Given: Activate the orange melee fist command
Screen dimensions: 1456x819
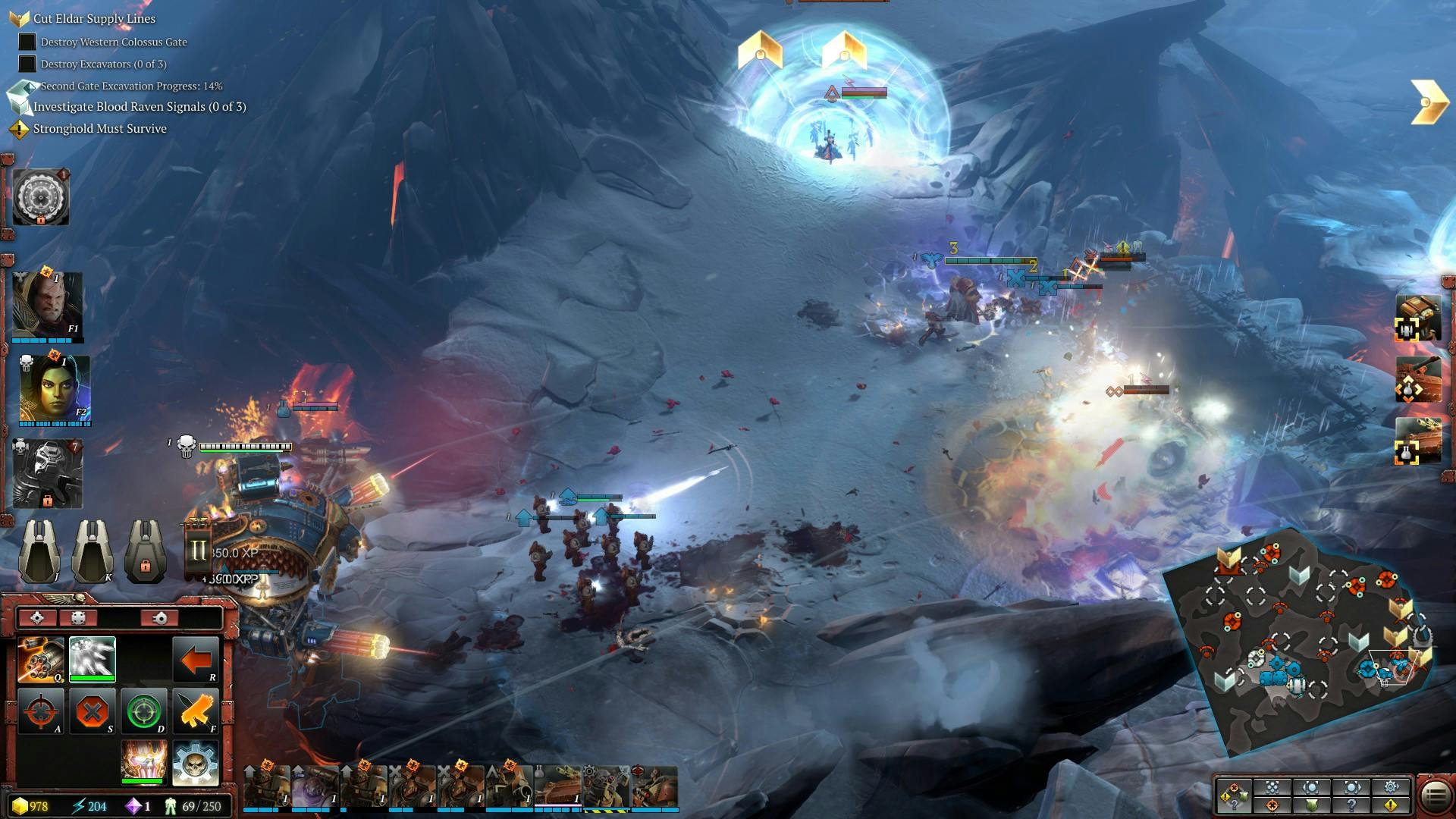Looking at the screenshot, I should 196,711.
